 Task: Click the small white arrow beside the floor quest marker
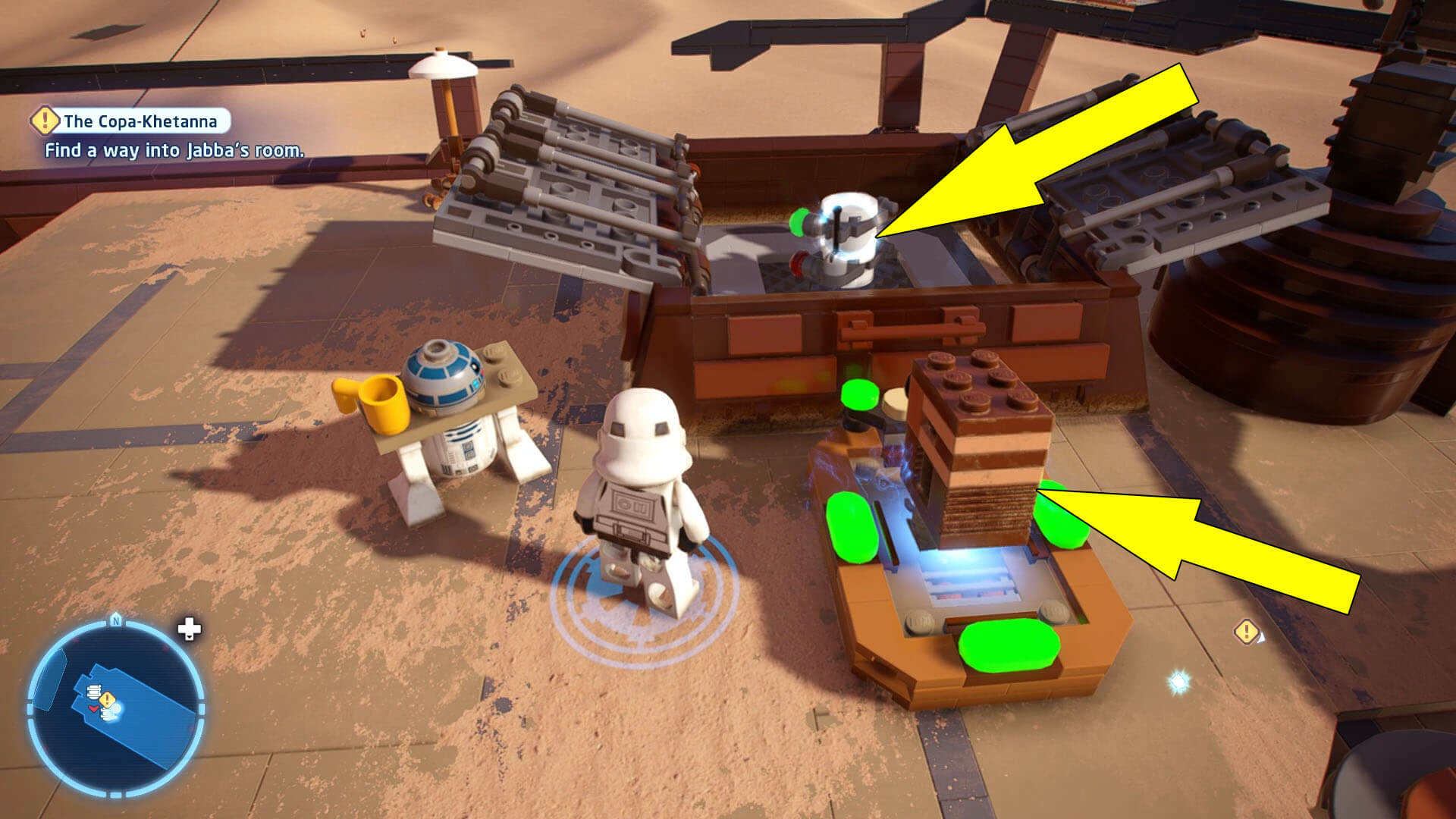coord(1261,638)
